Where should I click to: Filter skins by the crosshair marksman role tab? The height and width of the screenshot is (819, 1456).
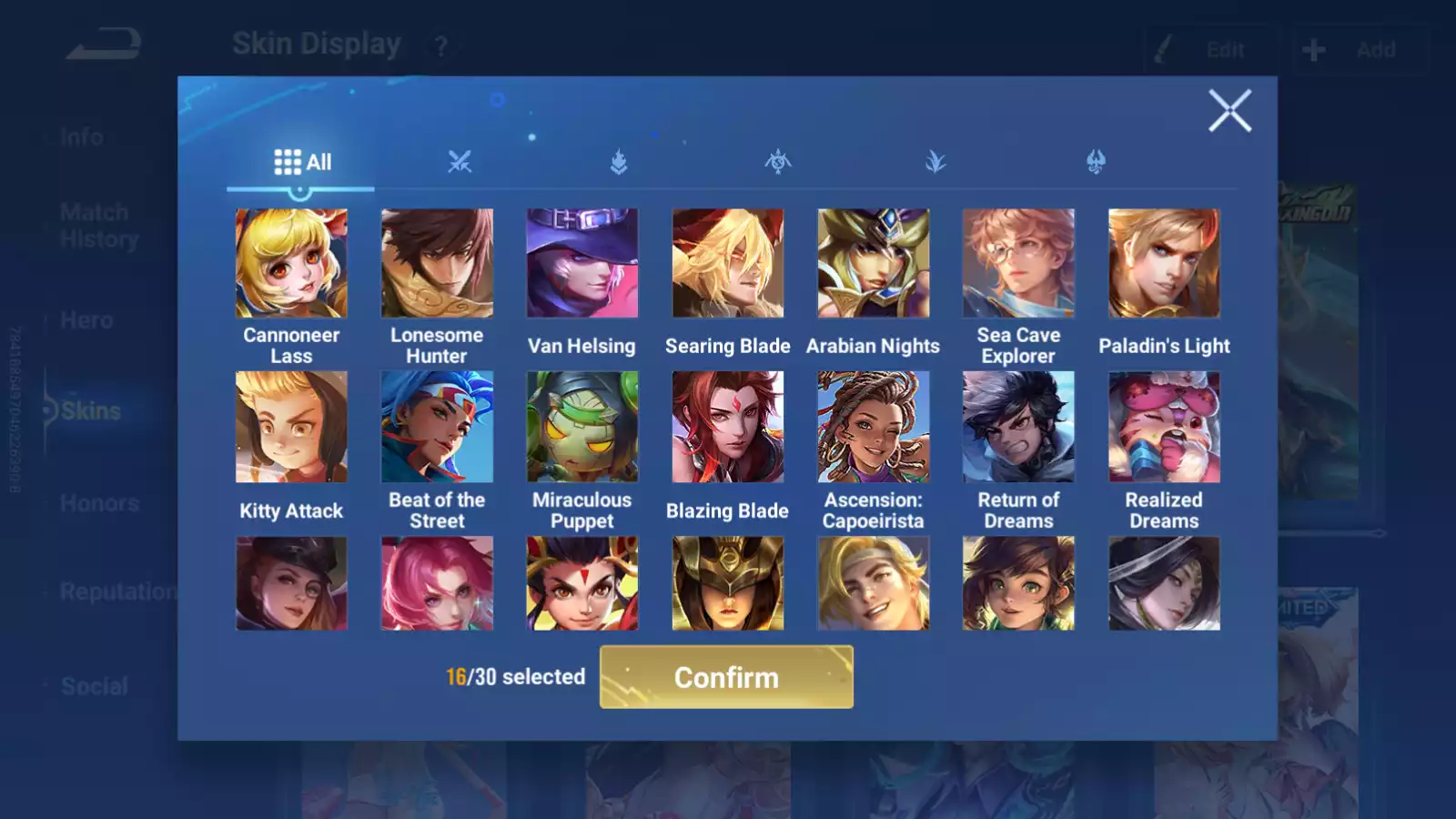(x=777, y=162)
